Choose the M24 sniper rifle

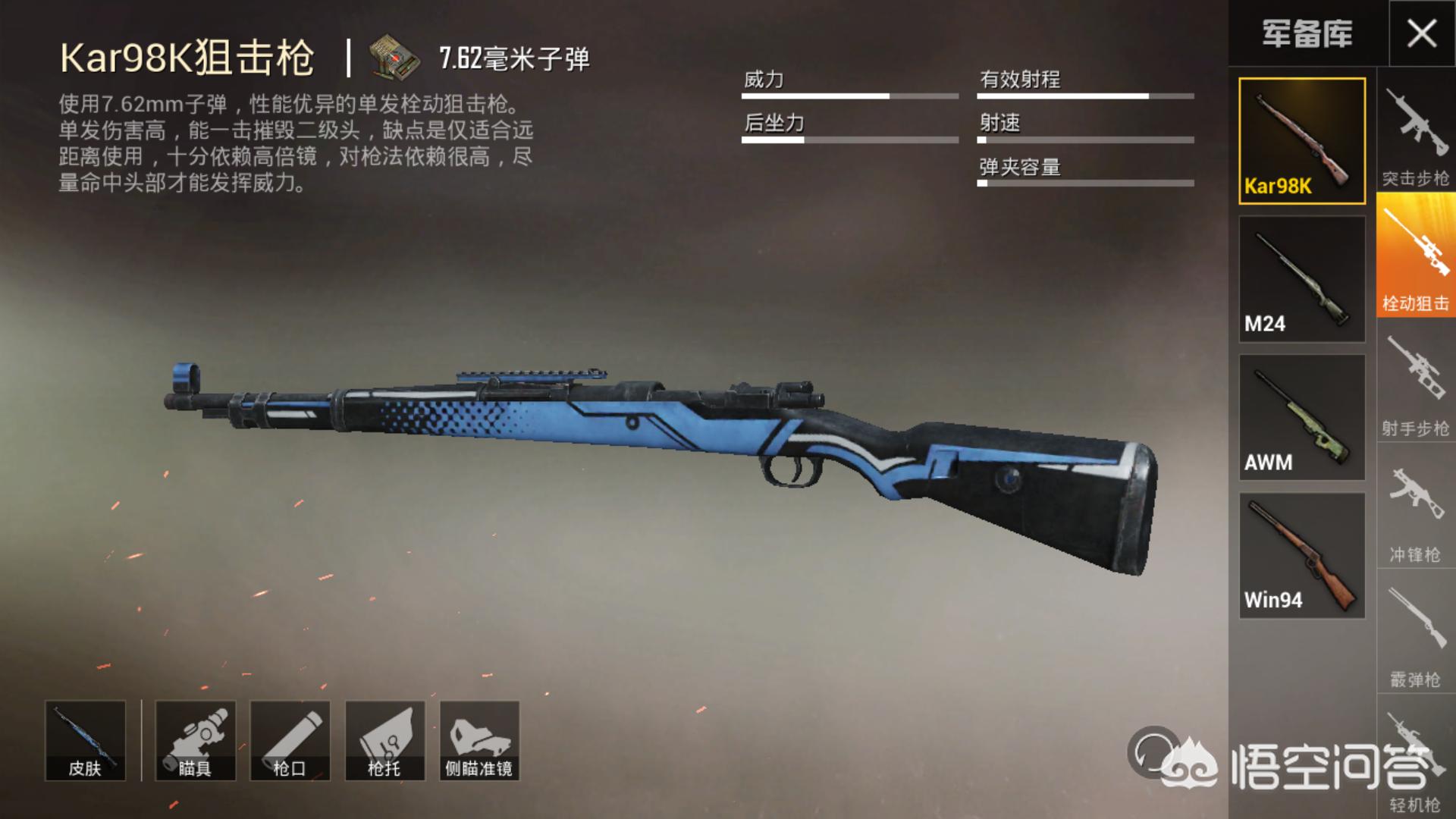(x=1301, y=279)
